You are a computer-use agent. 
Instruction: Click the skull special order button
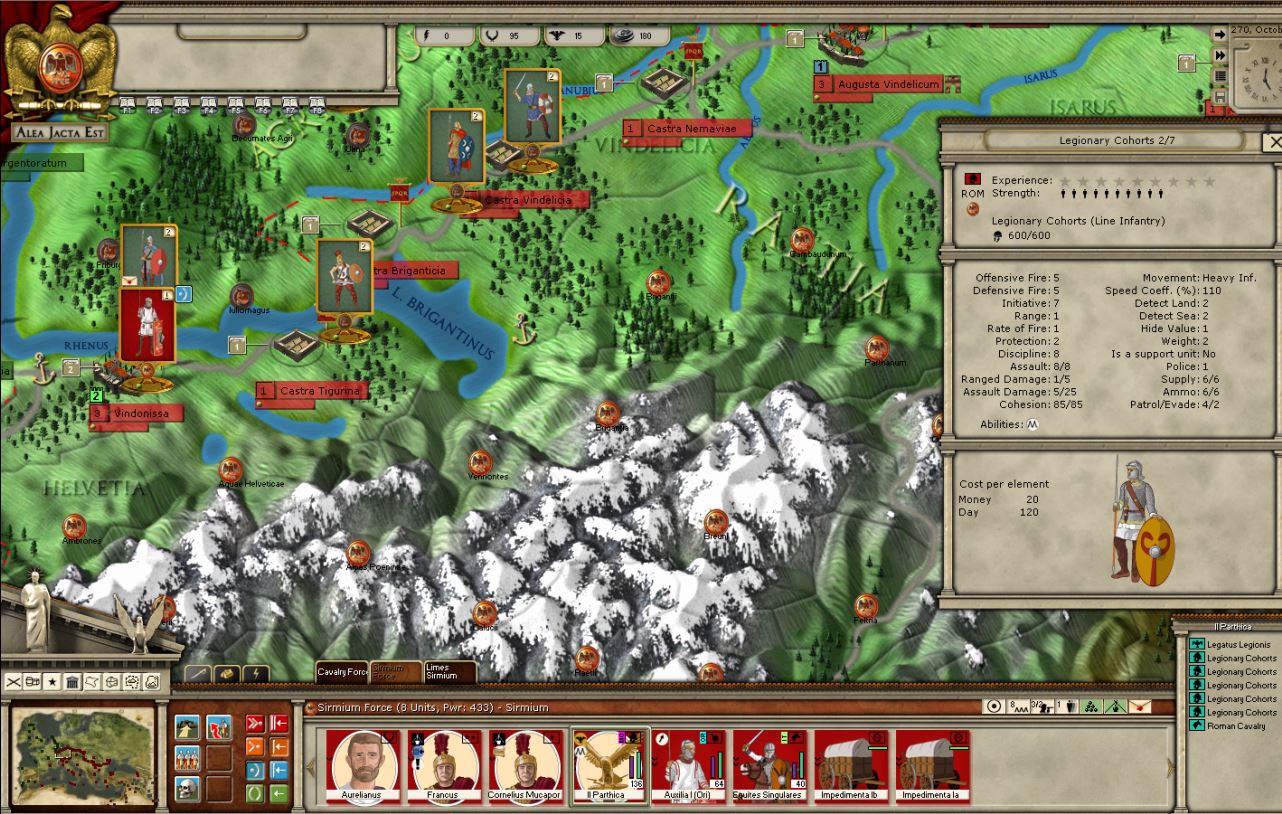pyautogui.click(x=187, y=789)
